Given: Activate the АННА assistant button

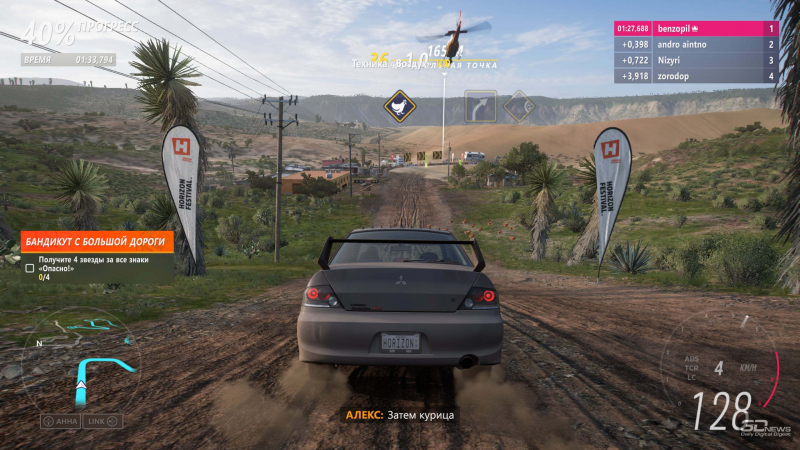Looking at the screenshot, I should pos(60,421).
